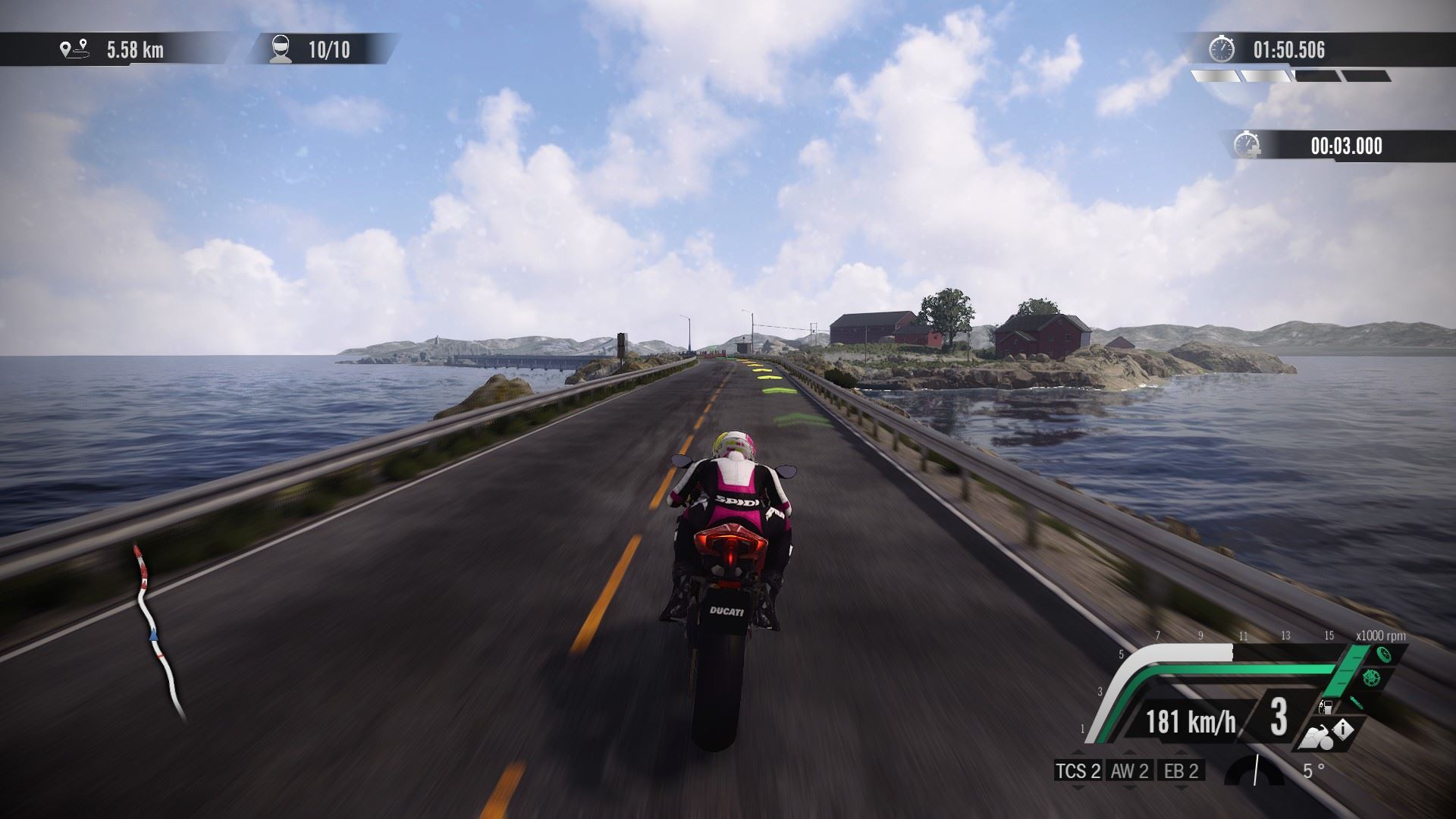
Task: Click the motorcycle info status icon
Action: pos(1329,733)
